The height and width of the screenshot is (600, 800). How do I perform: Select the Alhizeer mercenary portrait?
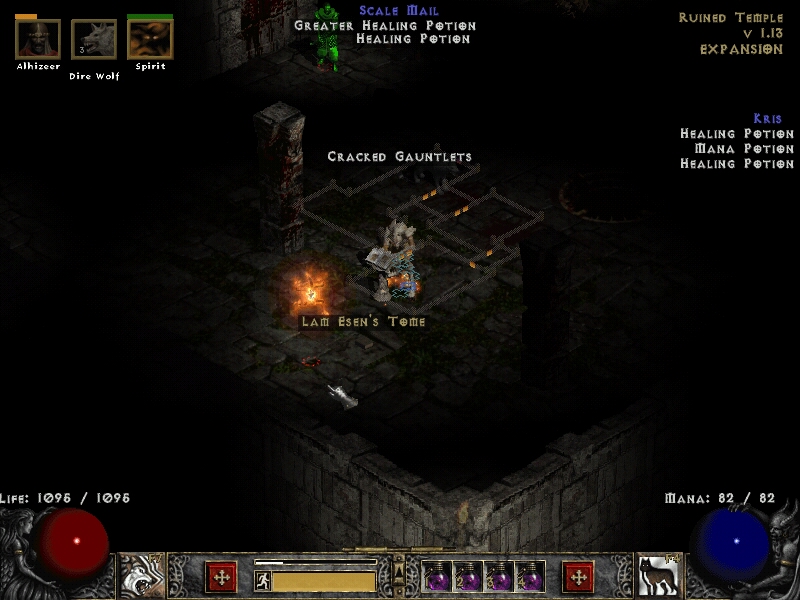point(38,40)
